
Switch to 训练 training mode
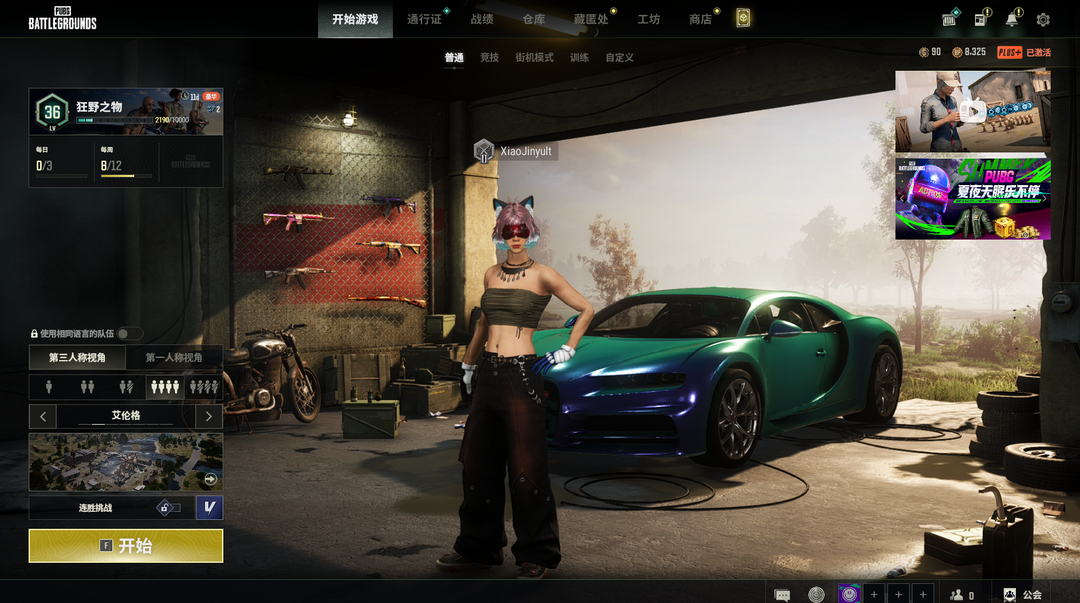click(579, 58)
